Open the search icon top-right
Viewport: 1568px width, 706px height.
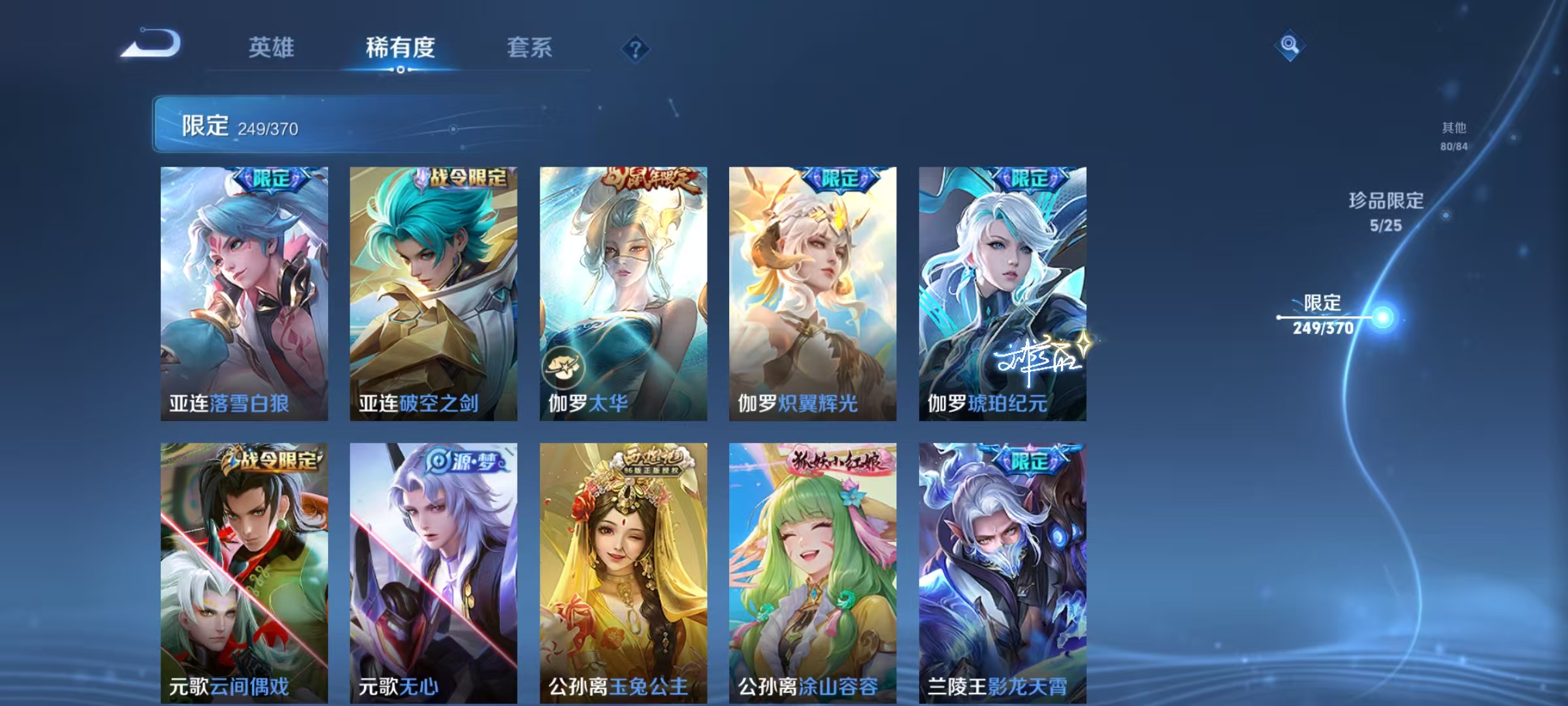(1288, 44)
